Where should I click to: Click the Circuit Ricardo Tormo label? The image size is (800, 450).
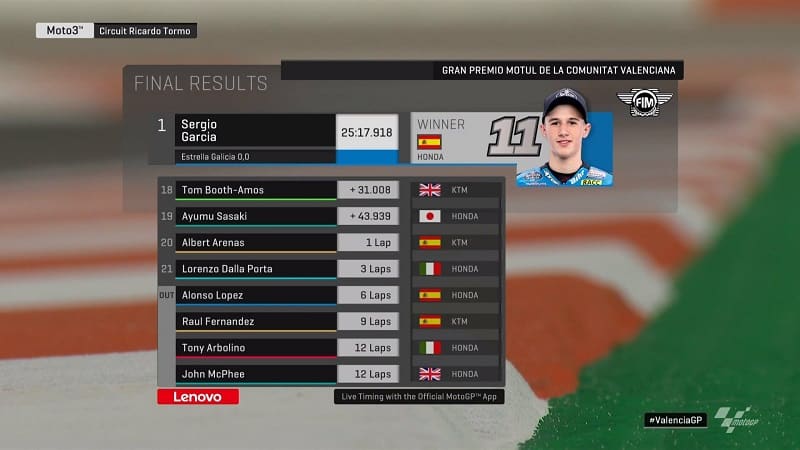[146, 30]
